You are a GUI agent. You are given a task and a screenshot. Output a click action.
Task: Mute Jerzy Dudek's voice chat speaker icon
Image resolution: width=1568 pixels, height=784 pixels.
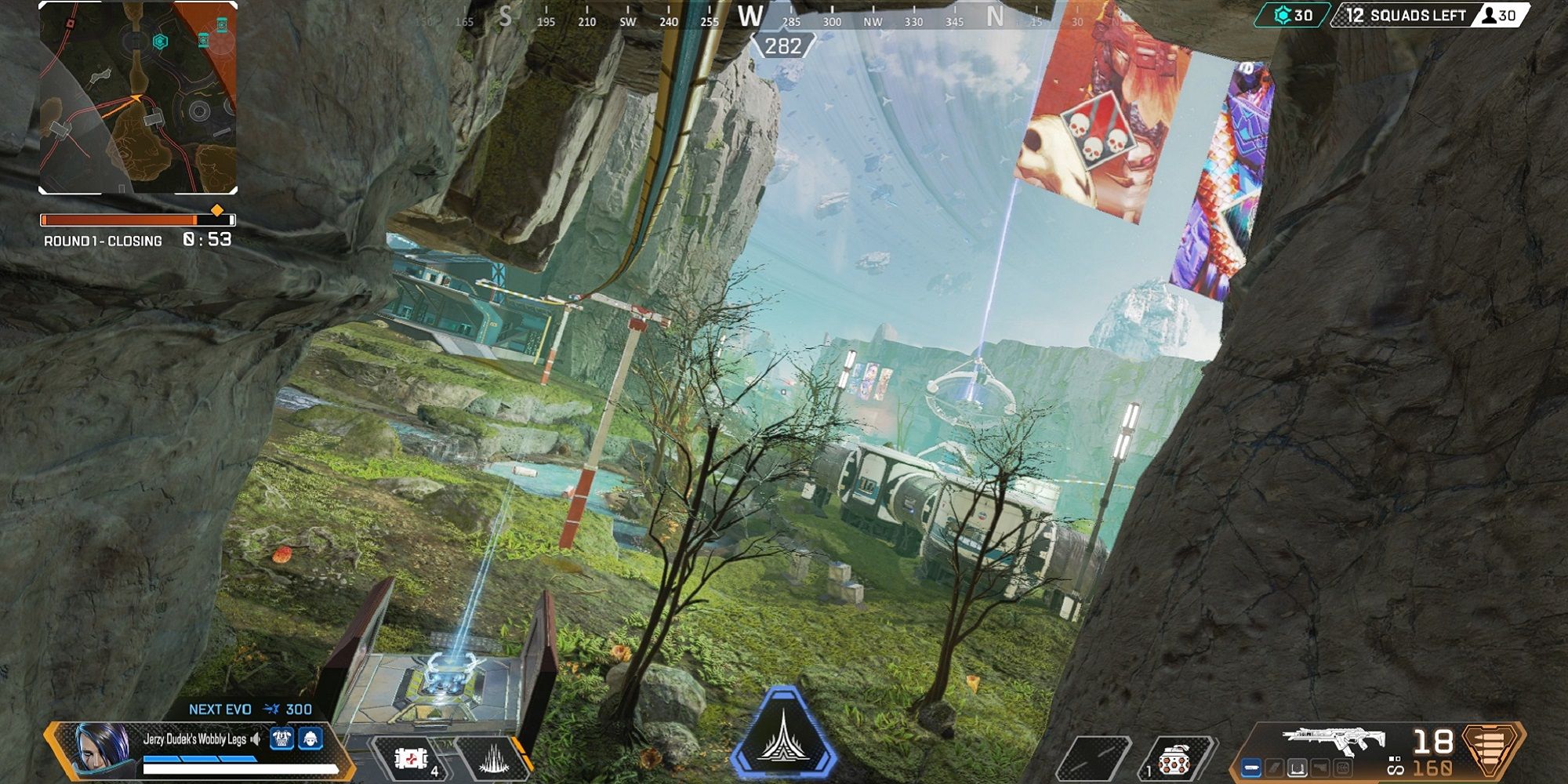coord(255,739)
